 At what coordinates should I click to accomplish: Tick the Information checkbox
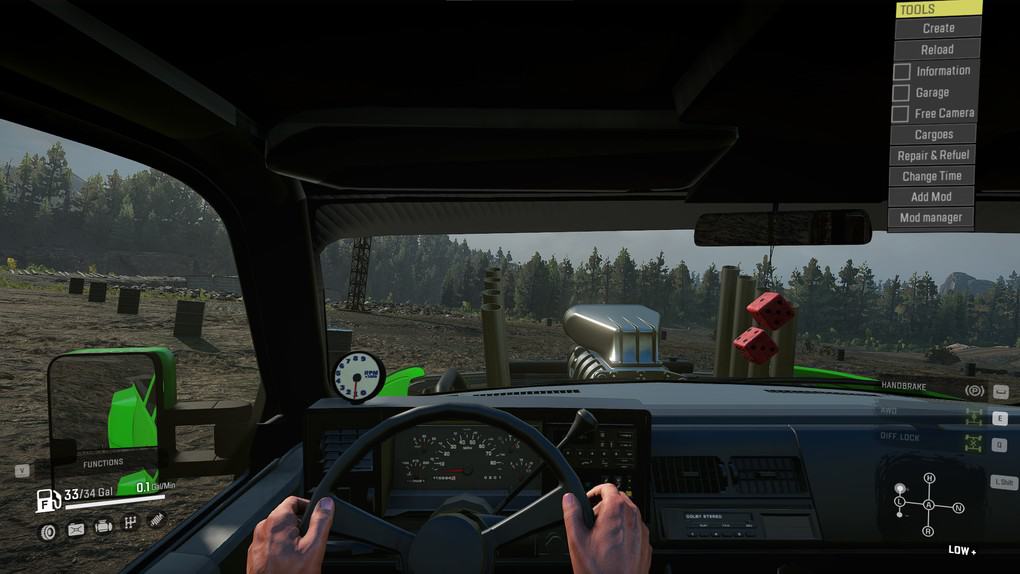(x=901, y=72)
